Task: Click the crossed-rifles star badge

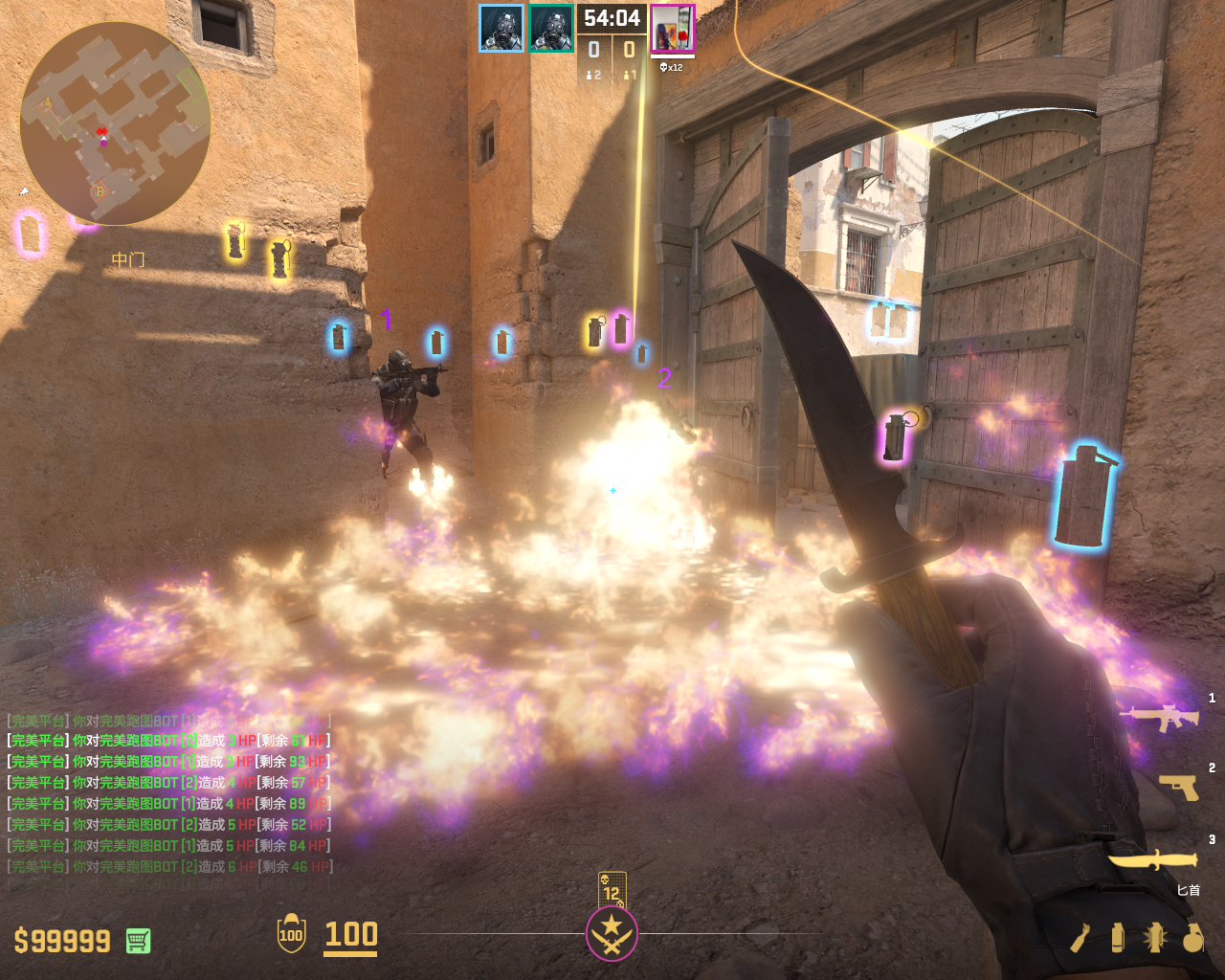Action: pyautogui.click(x=612, y=933)
